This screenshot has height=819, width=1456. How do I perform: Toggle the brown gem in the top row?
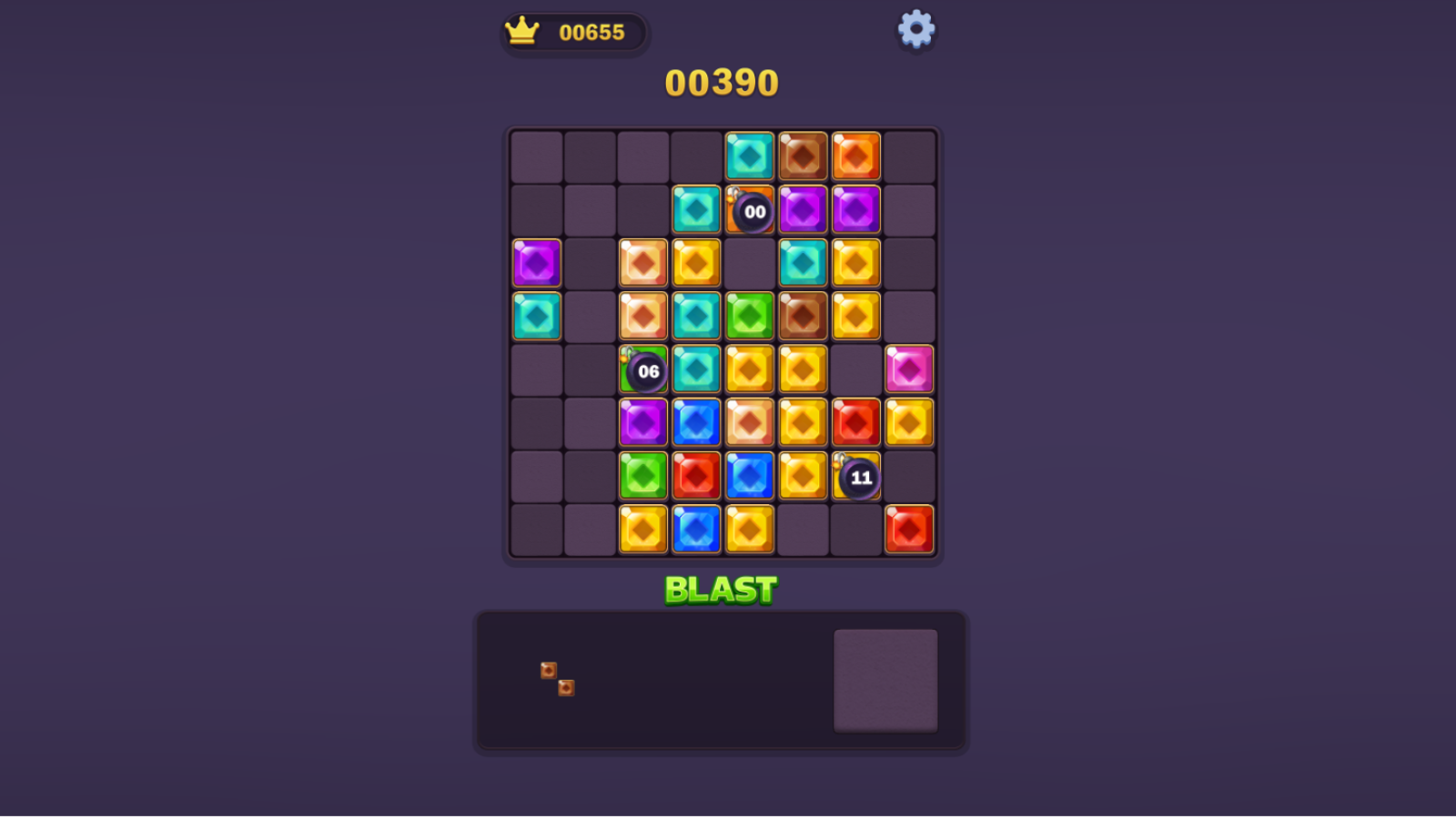[x=804, y=155]
